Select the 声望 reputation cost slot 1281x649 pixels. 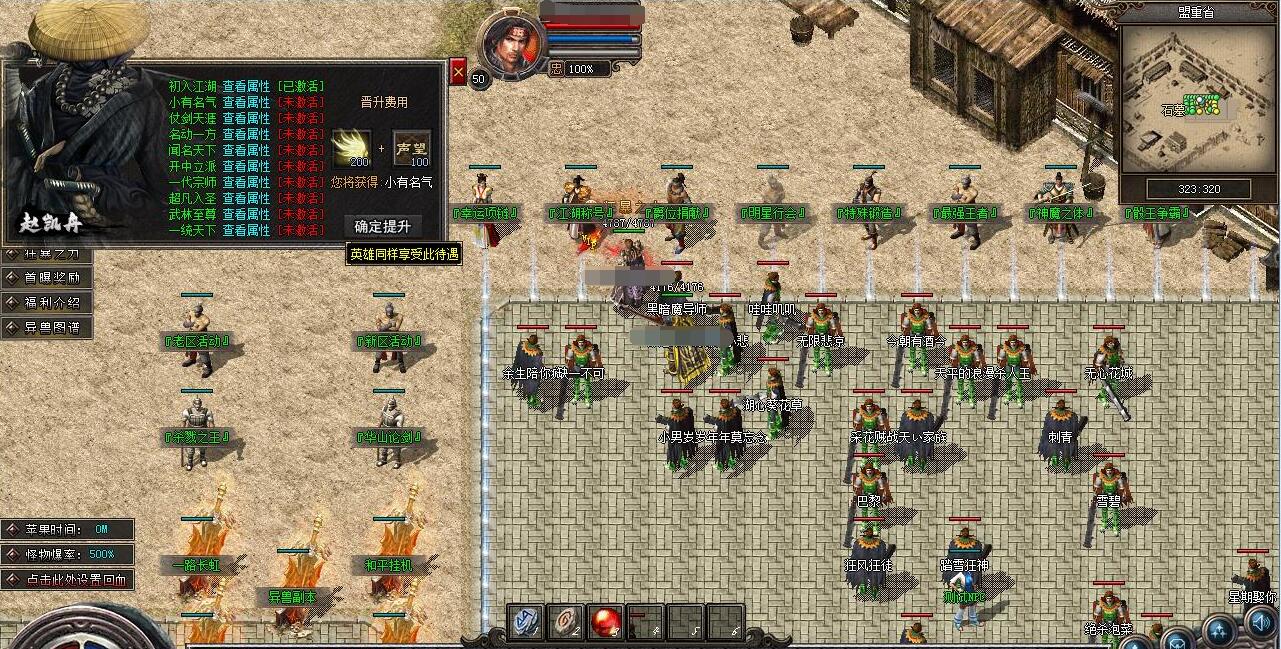[411, 149]
